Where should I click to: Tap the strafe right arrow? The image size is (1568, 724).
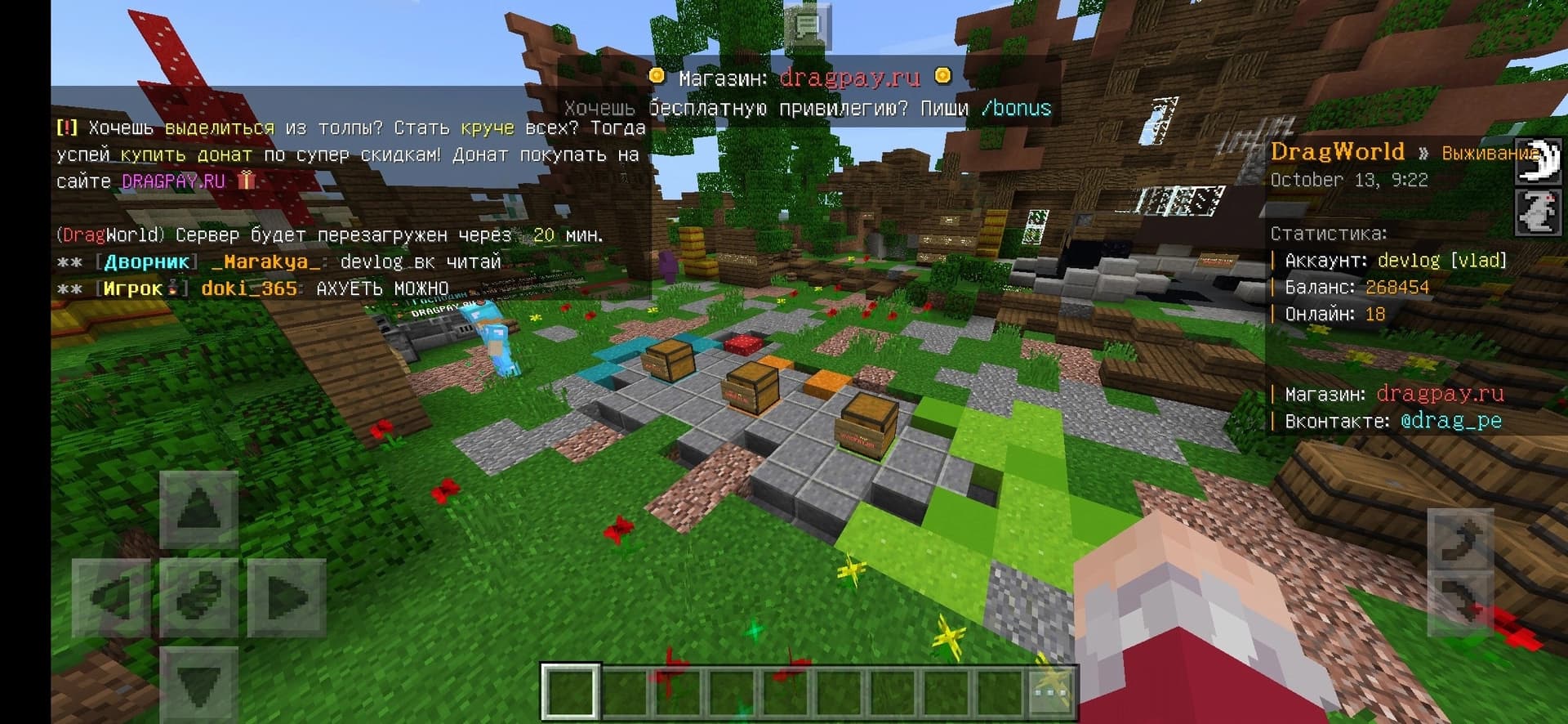(x=287, y=597)
